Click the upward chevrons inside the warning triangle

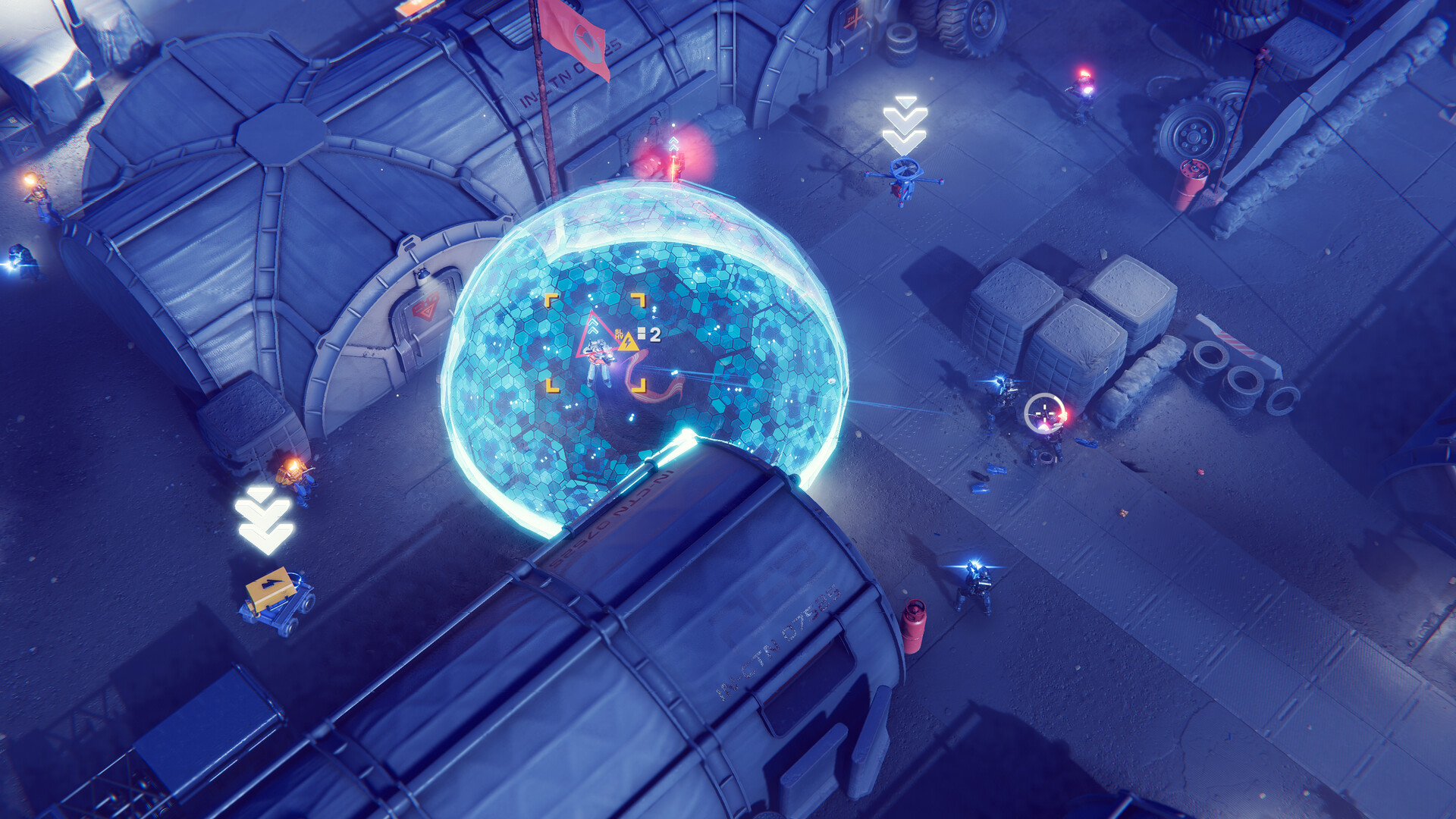click(592, 326)
